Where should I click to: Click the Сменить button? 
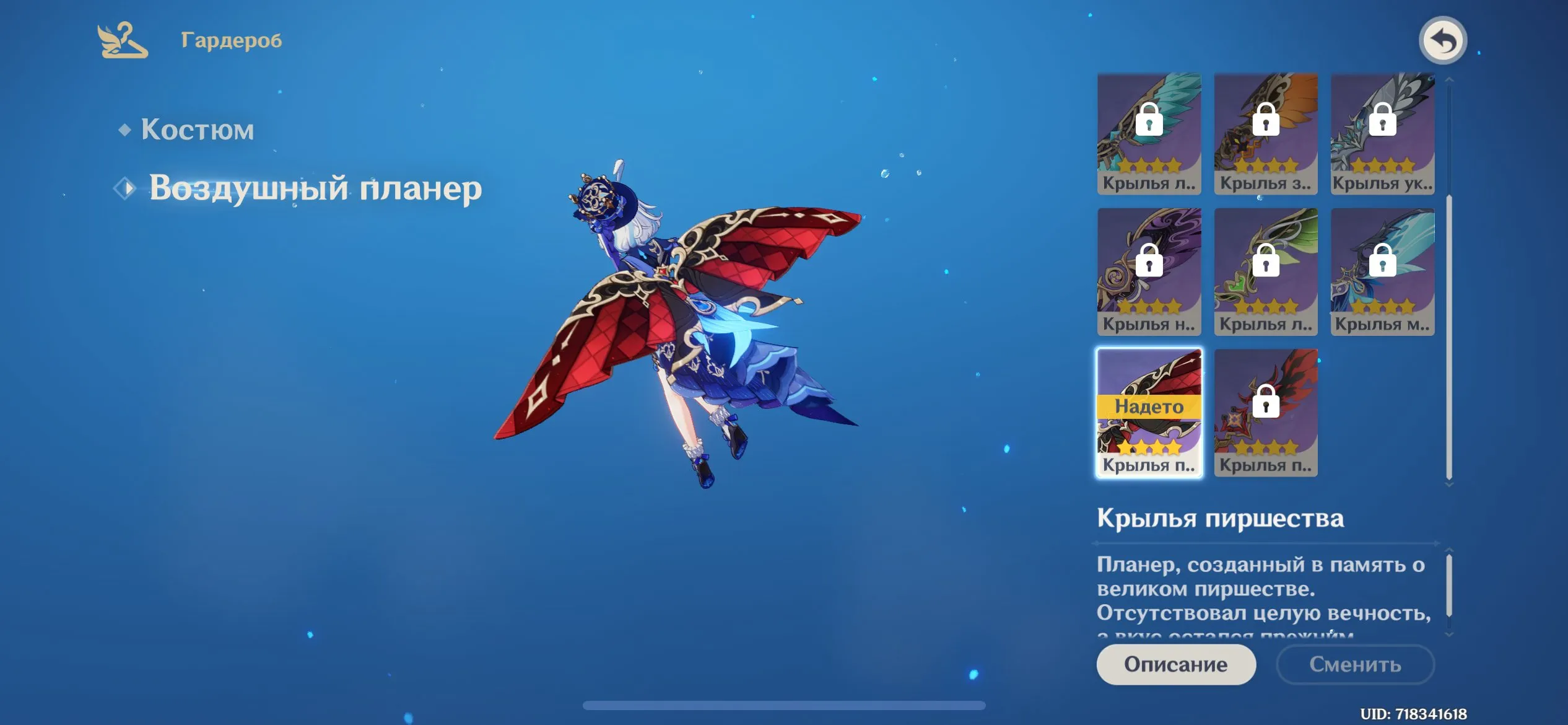(1355, 664)
